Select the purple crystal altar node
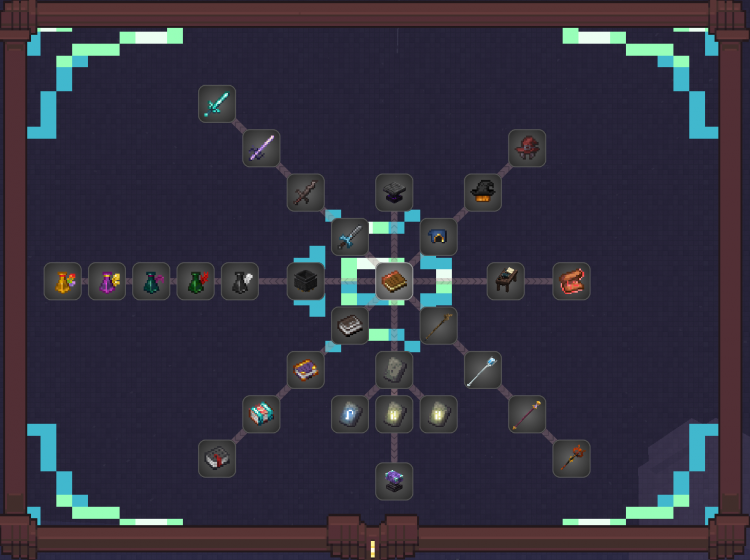 (394, 480)
